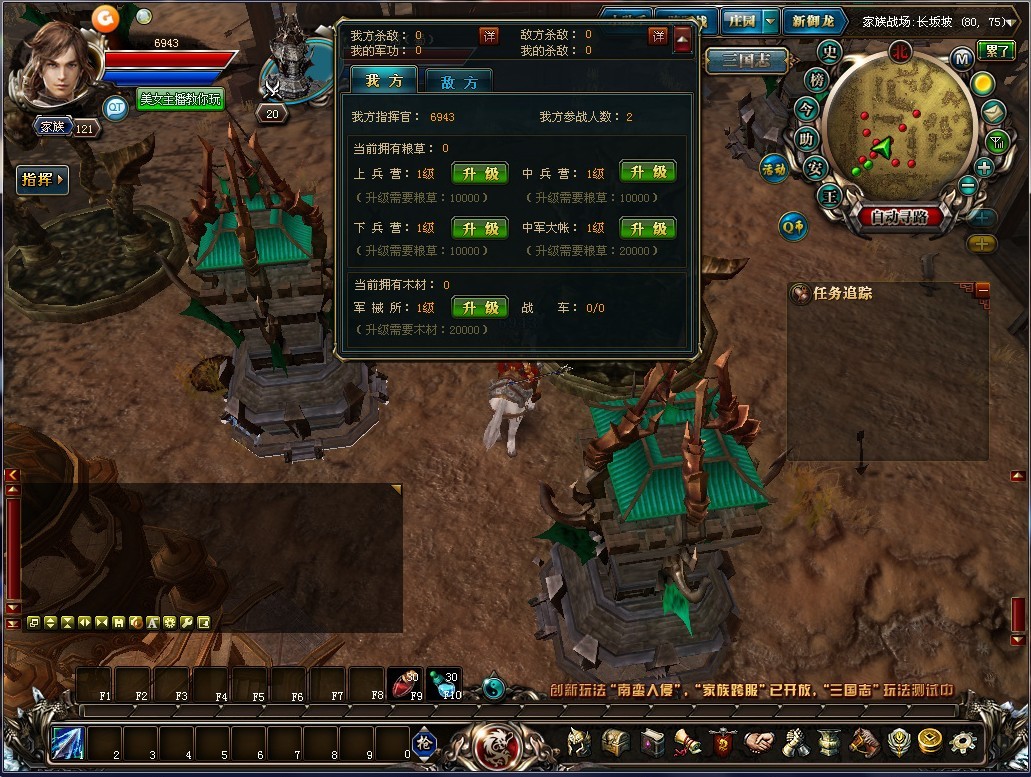Open the QT voice chat icon
This screenshot has width=1031, height=777.
[116, 106]
